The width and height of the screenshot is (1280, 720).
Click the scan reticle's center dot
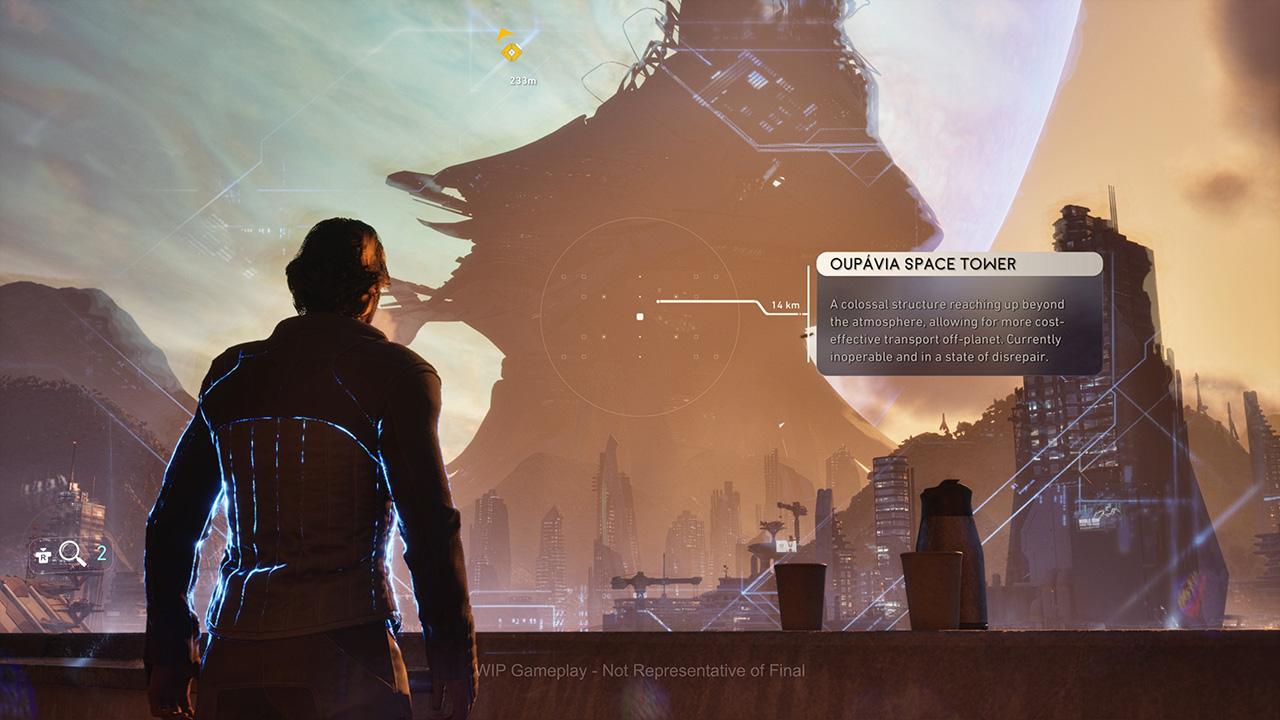pos(640,317)
